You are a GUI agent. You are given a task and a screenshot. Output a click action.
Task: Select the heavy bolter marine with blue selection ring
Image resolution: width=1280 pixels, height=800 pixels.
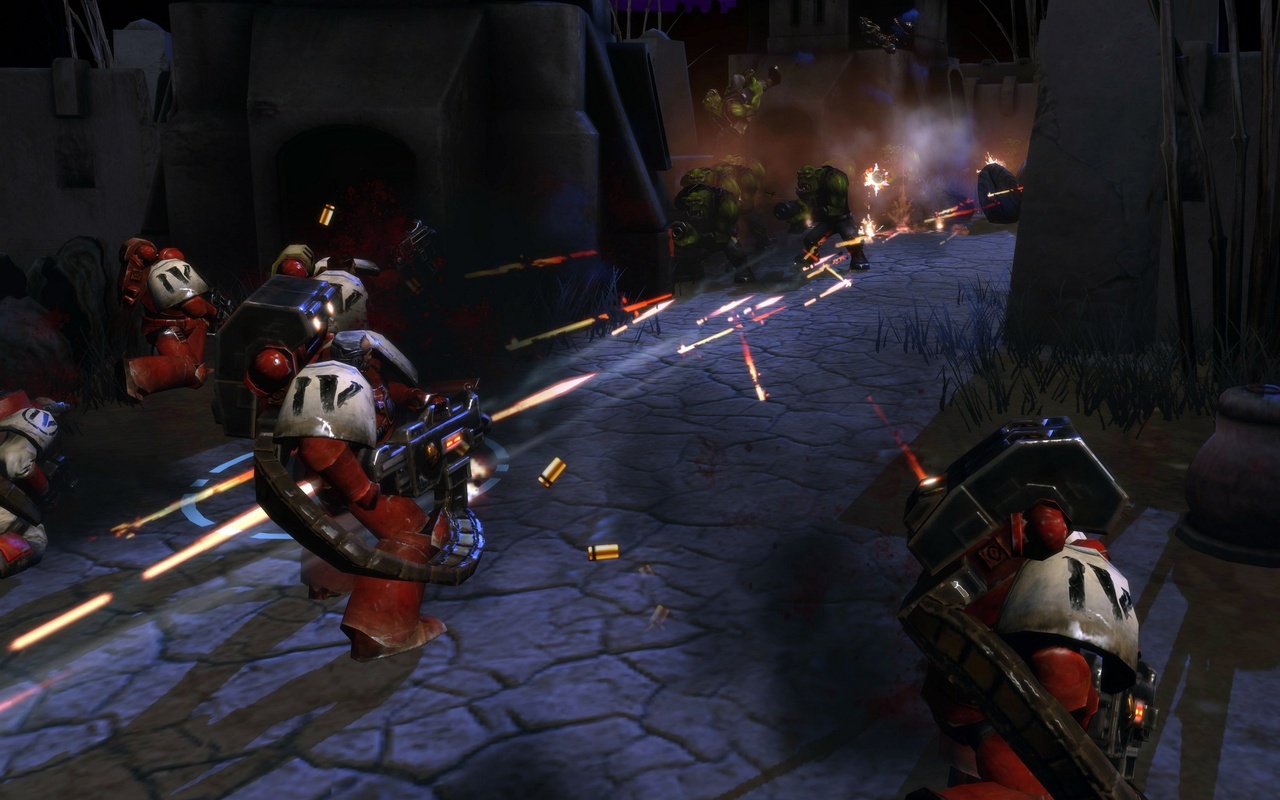pyautogui.click(x=350, y=470)
